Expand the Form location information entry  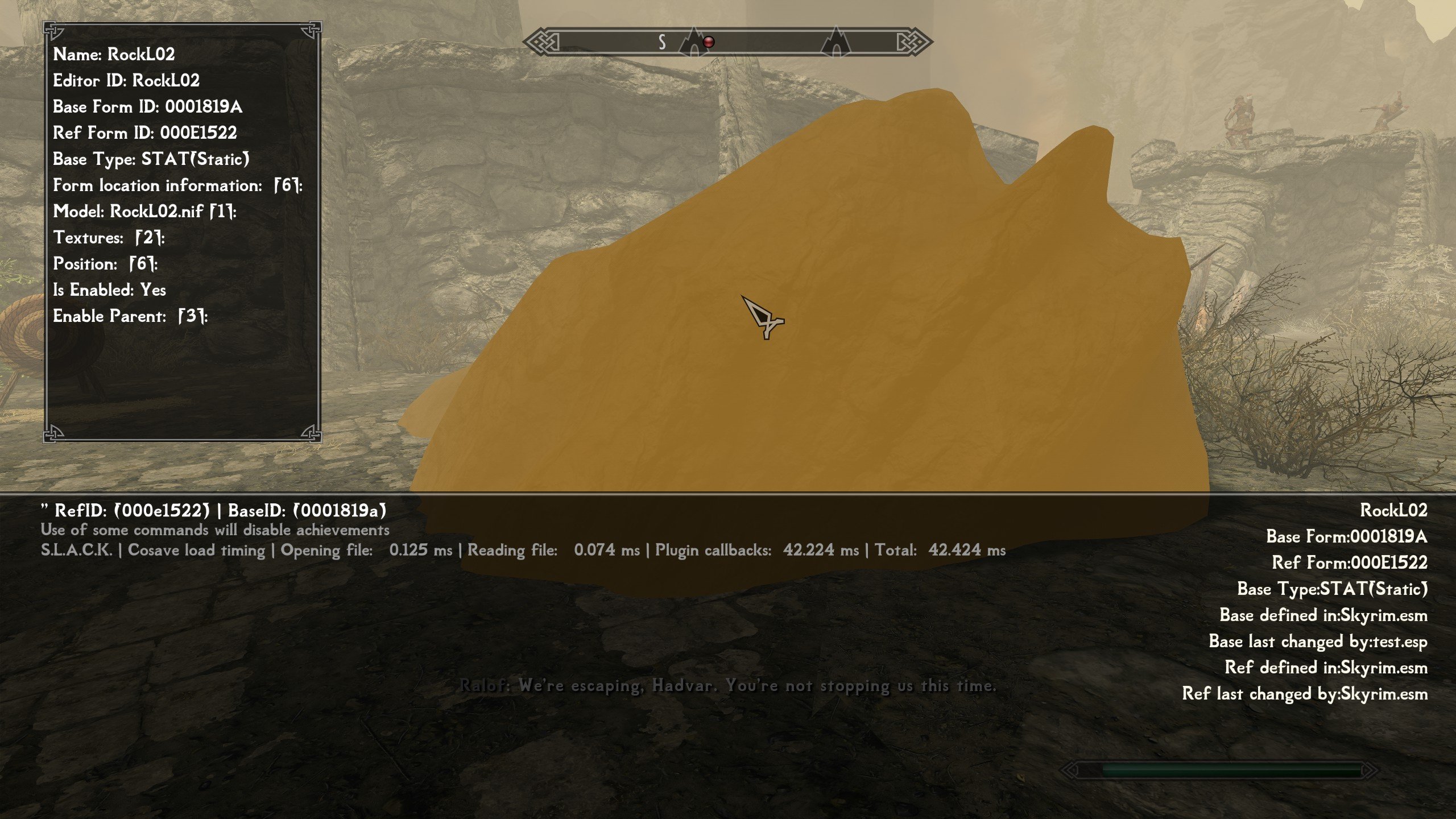[177, 185]
